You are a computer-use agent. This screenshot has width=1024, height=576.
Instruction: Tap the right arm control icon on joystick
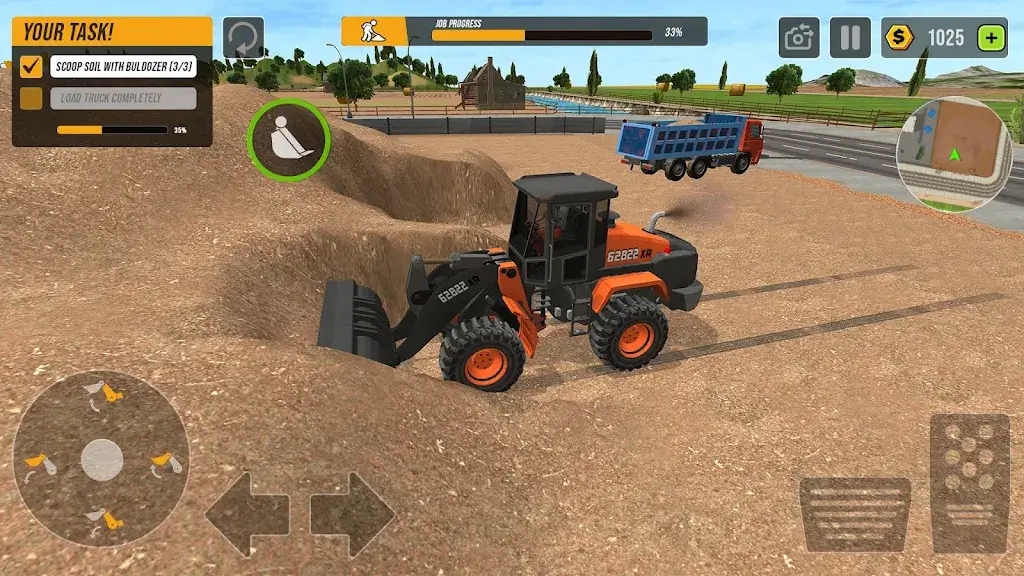click(x=164, y=464)
